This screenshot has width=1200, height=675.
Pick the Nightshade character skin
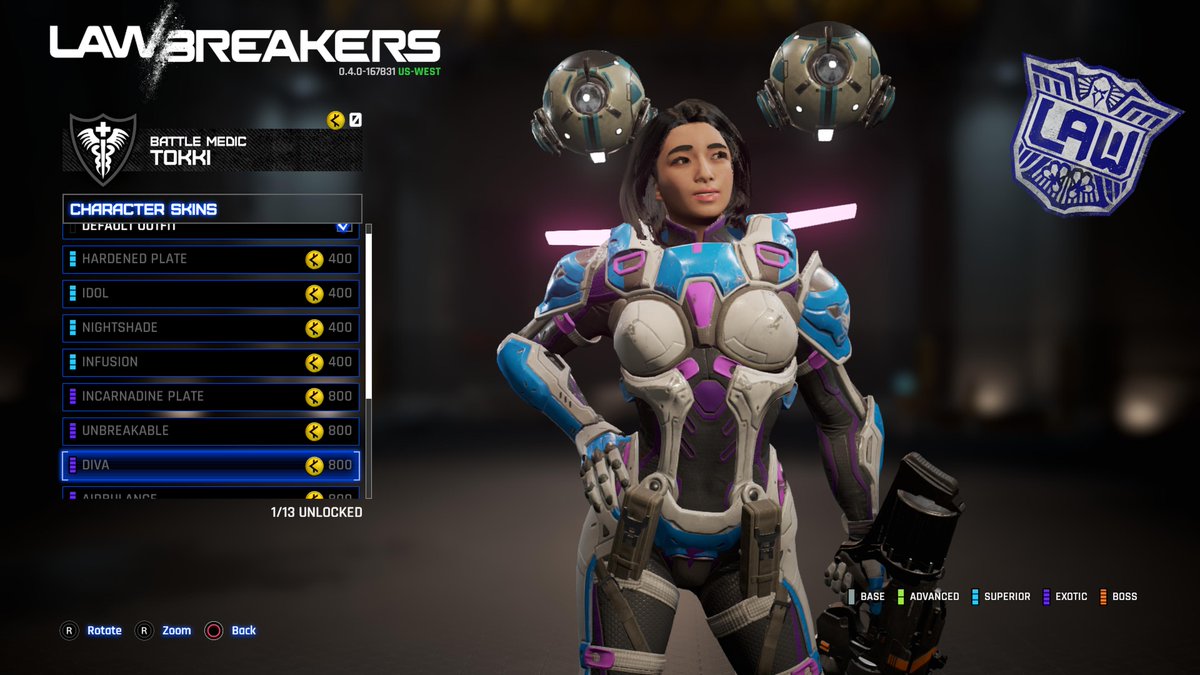pyautogui.click(x=210, y=328)
